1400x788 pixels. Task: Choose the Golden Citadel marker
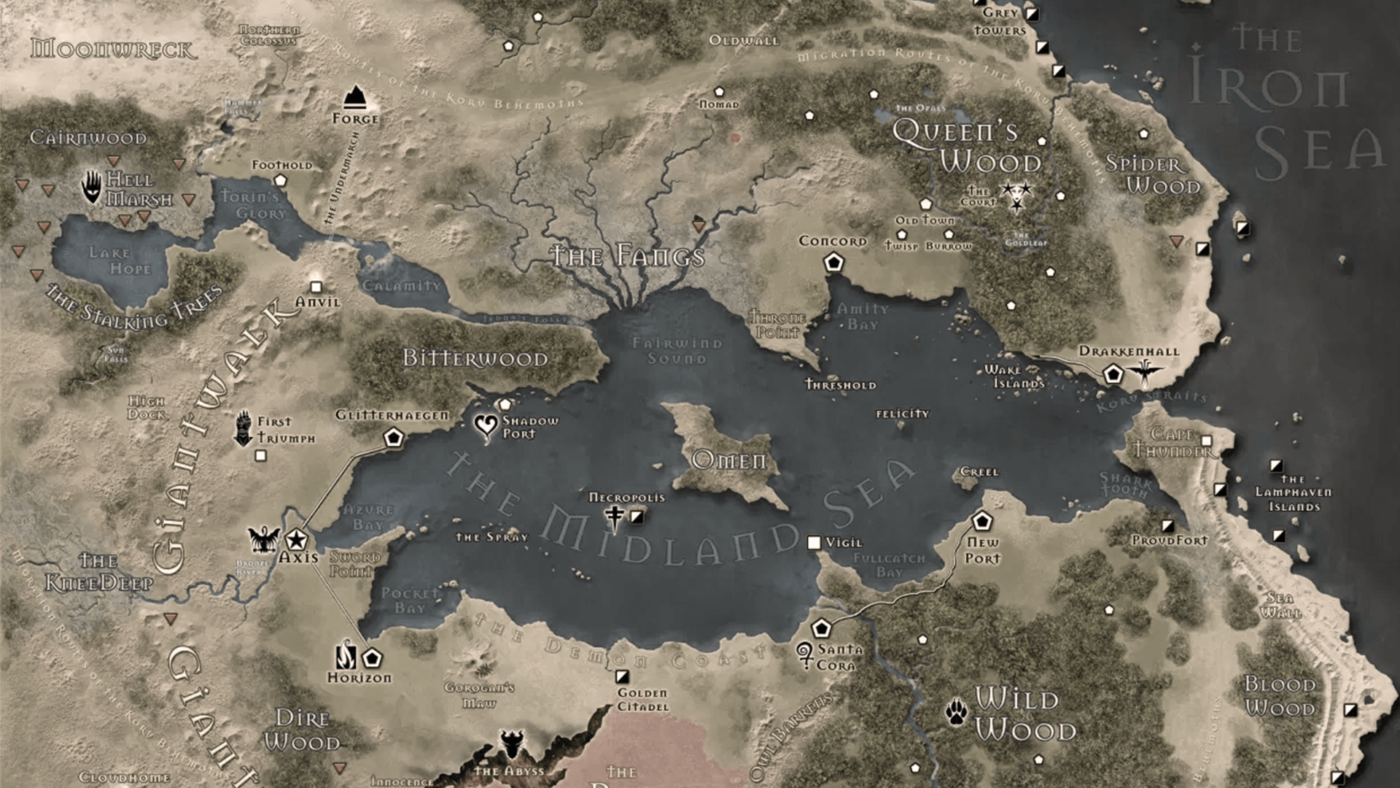(x=622, y=677)
